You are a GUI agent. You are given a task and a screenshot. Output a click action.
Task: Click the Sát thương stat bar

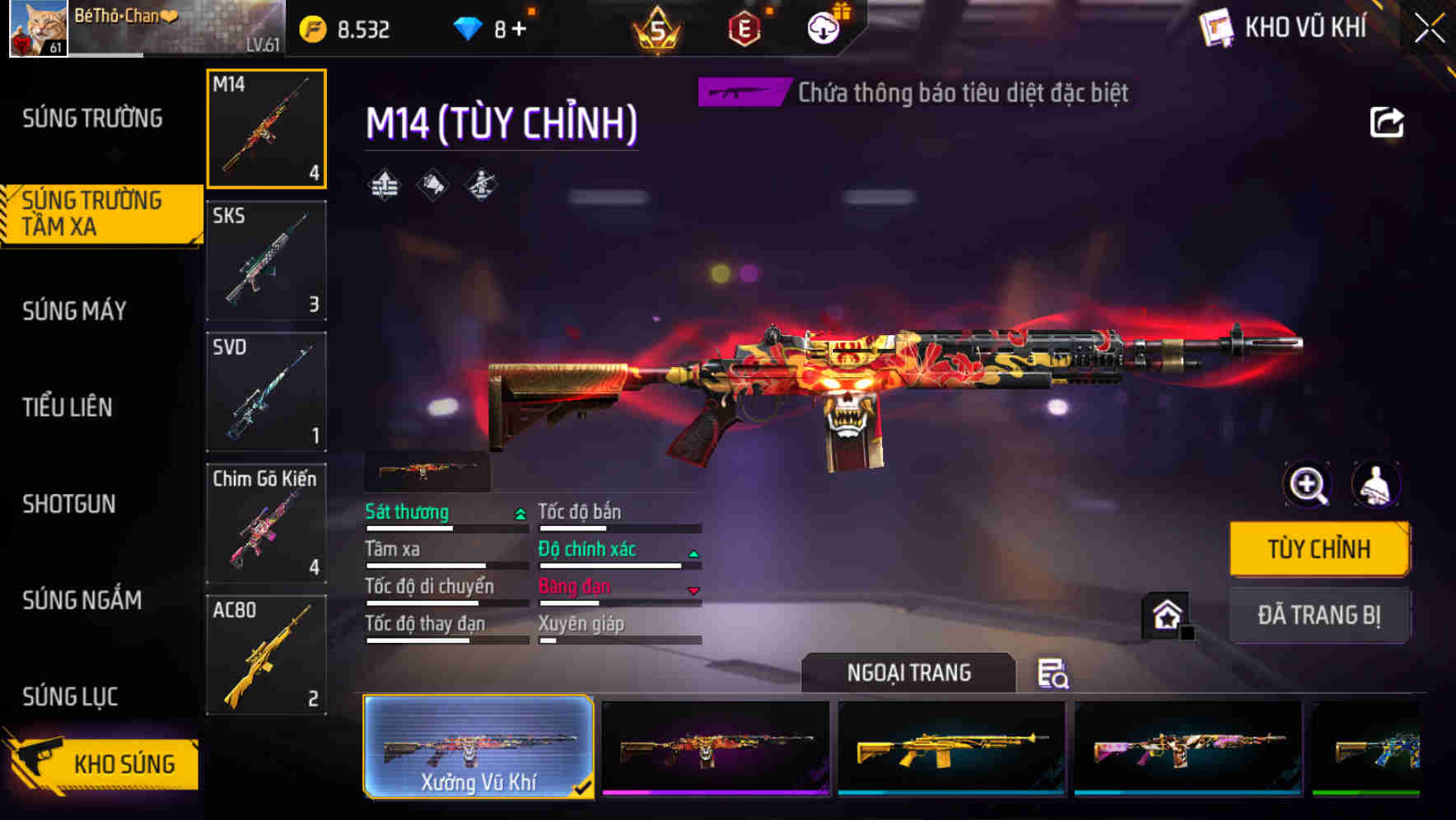click(445, 529)
